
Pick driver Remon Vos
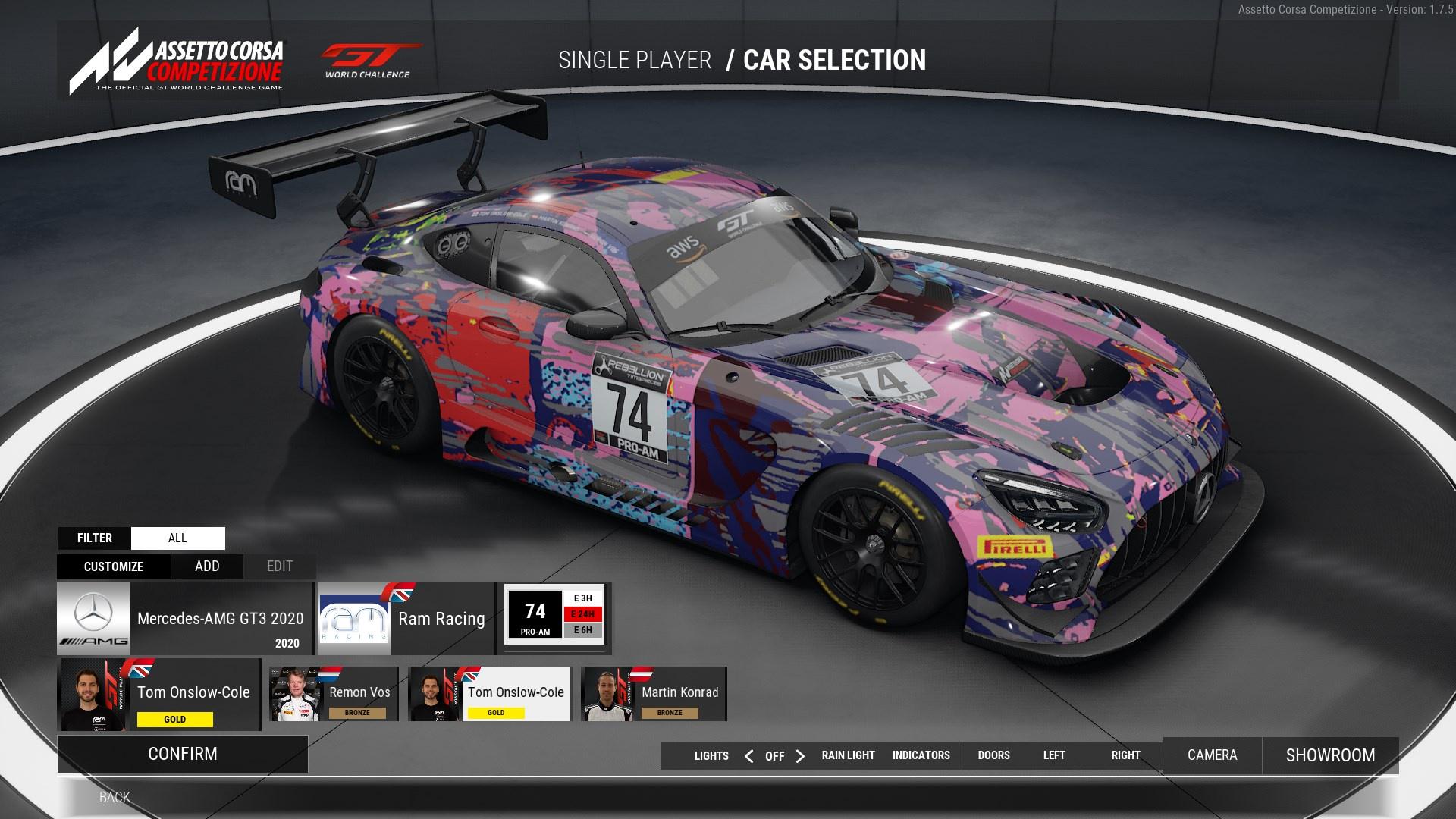334,694
